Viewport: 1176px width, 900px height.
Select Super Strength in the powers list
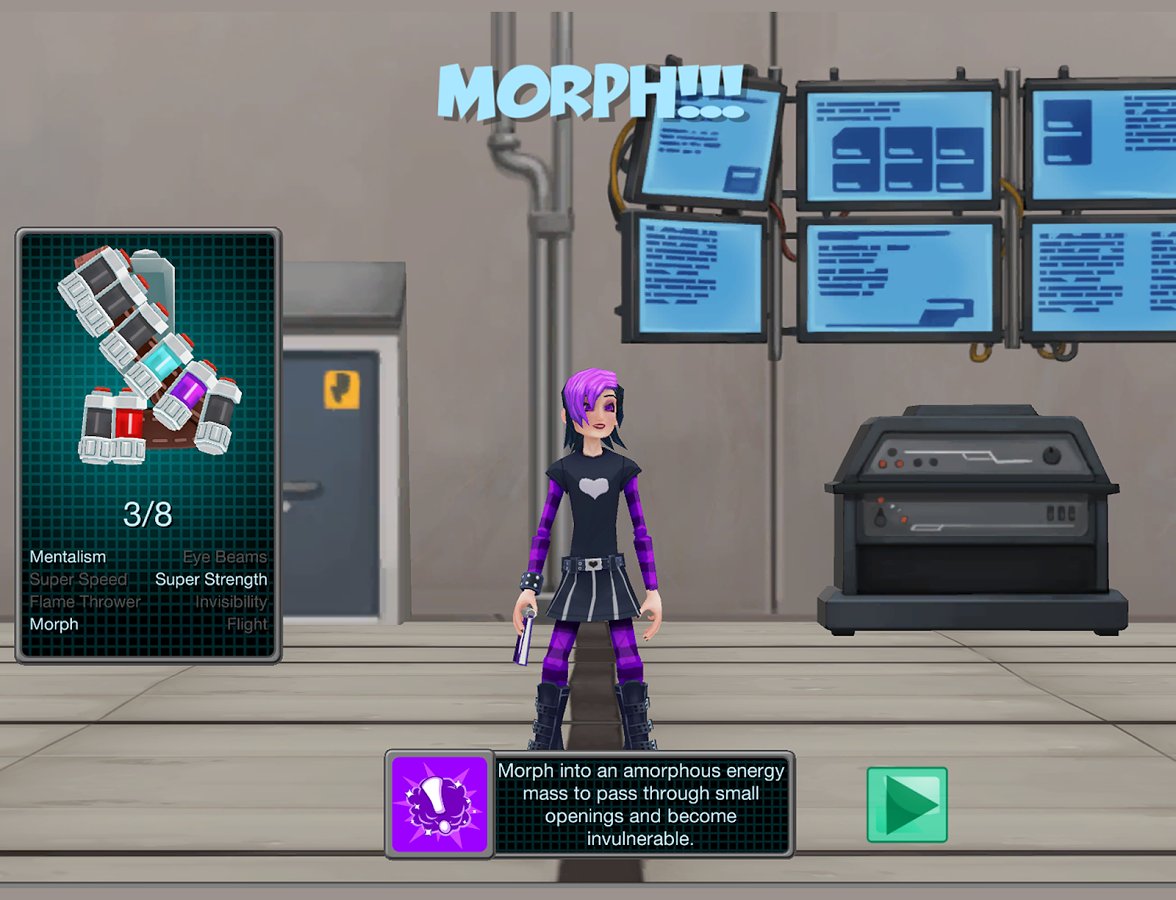click(211, 579)
